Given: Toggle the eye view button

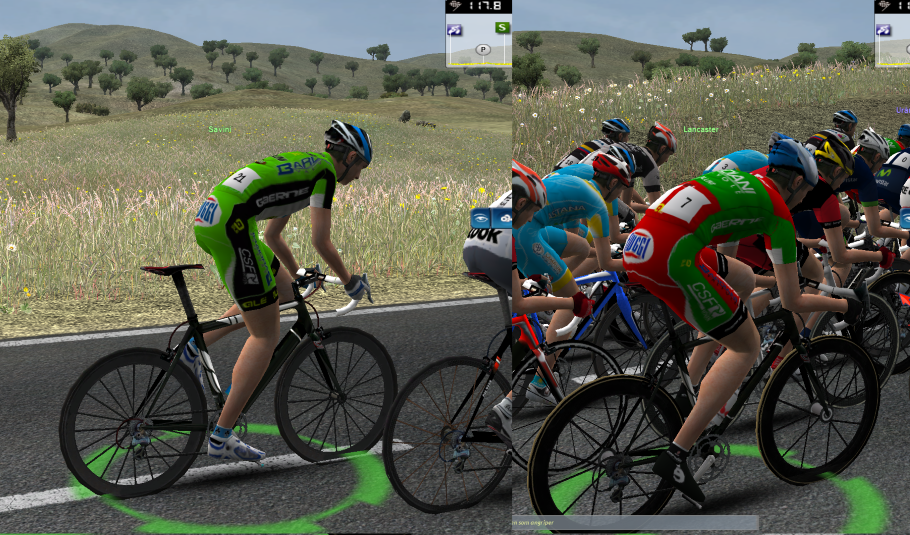Looking at the screenshot, I should click(482, 220).
